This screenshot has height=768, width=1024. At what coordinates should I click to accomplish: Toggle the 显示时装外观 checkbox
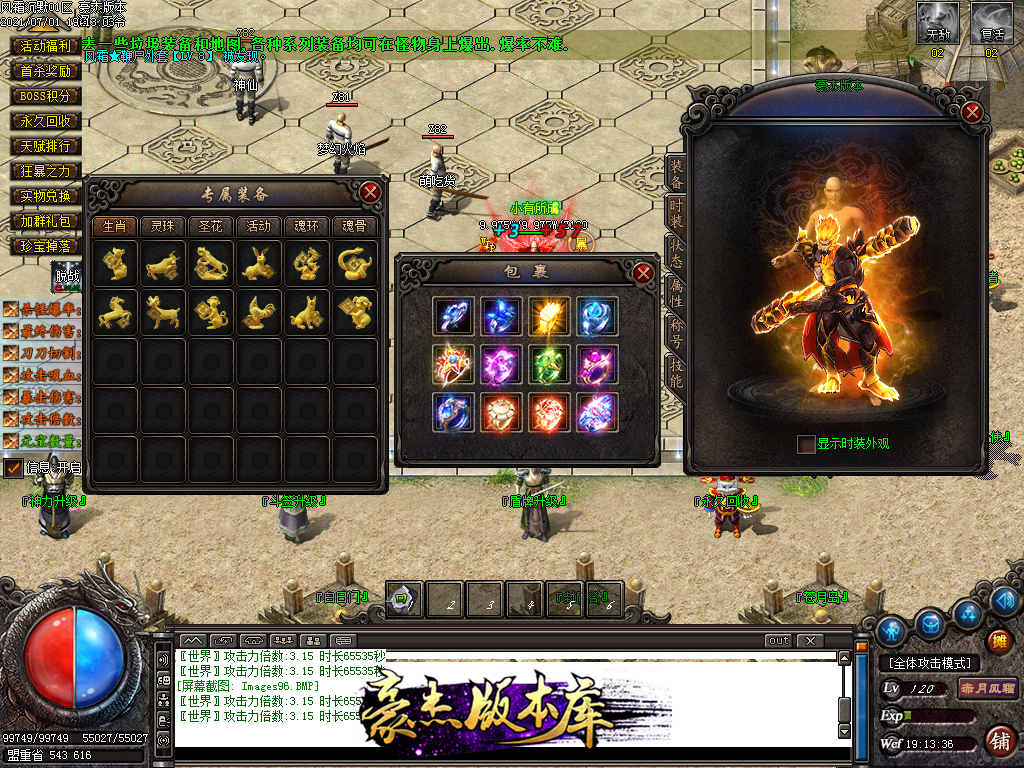(x=806, y=444)
